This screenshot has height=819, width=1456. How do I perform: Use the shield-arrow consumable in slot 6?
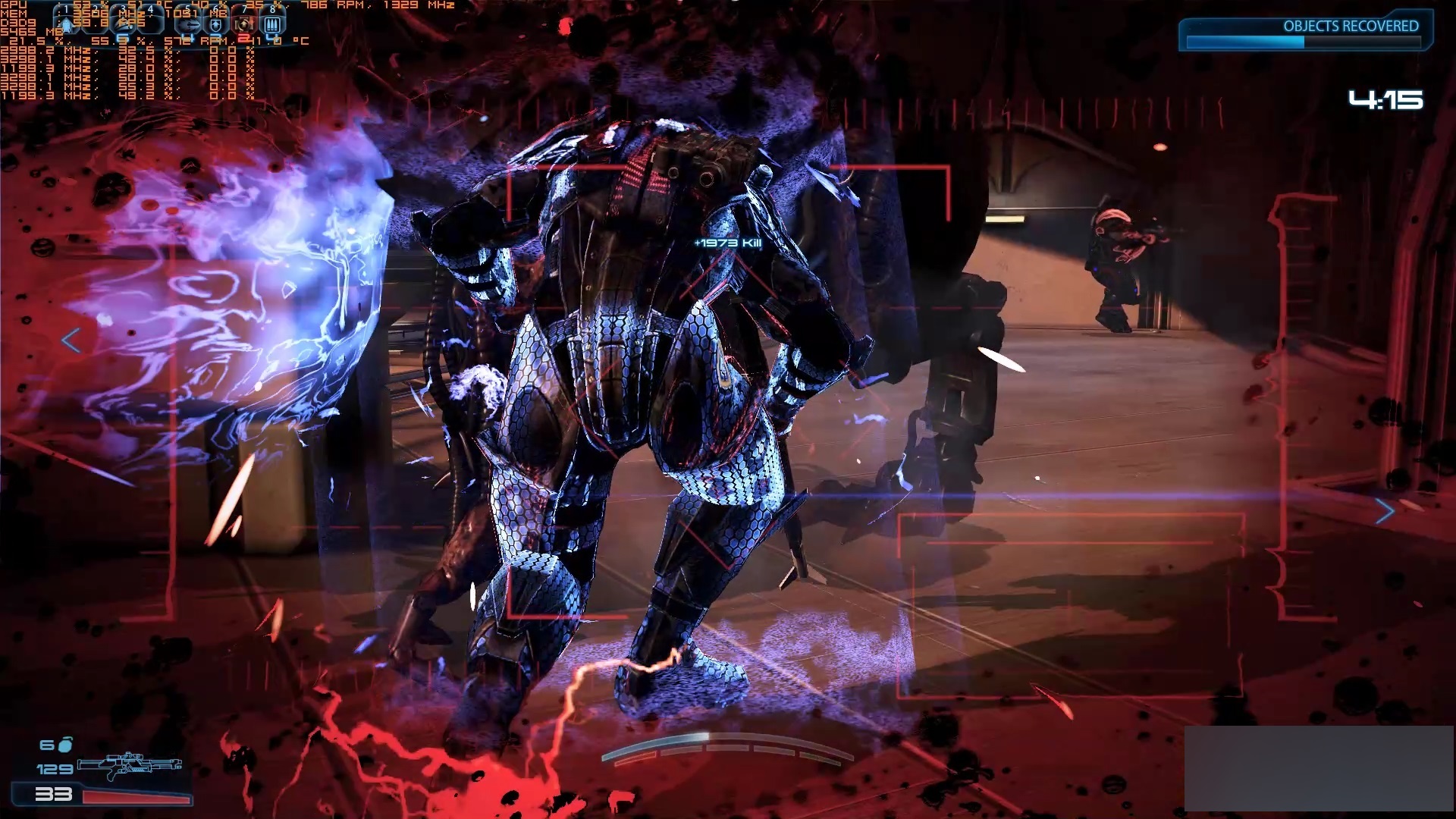click(216, 25)
